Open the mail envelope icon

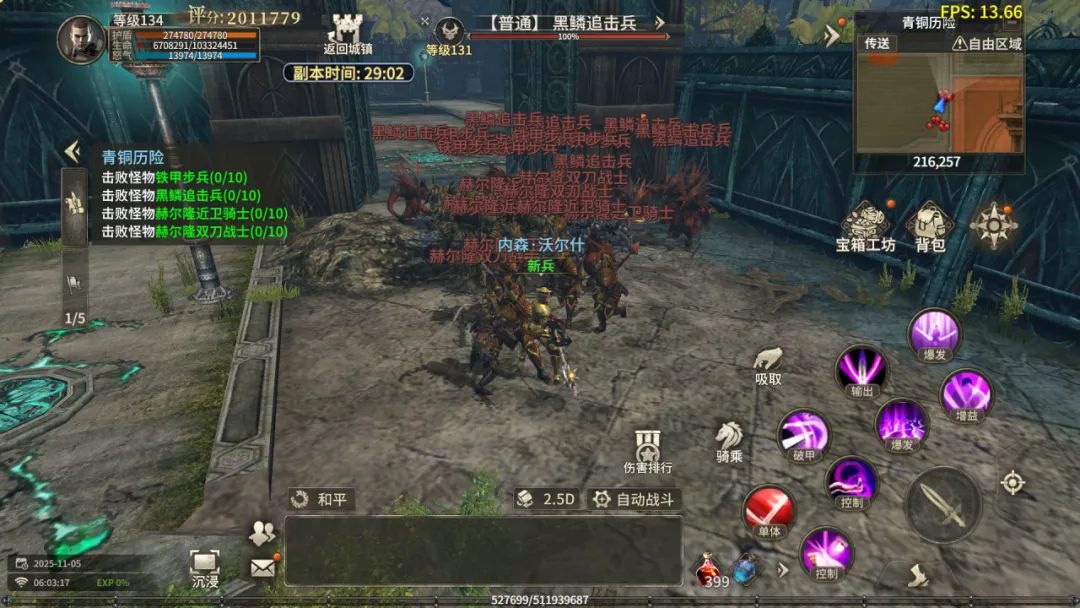pos(262,568)
